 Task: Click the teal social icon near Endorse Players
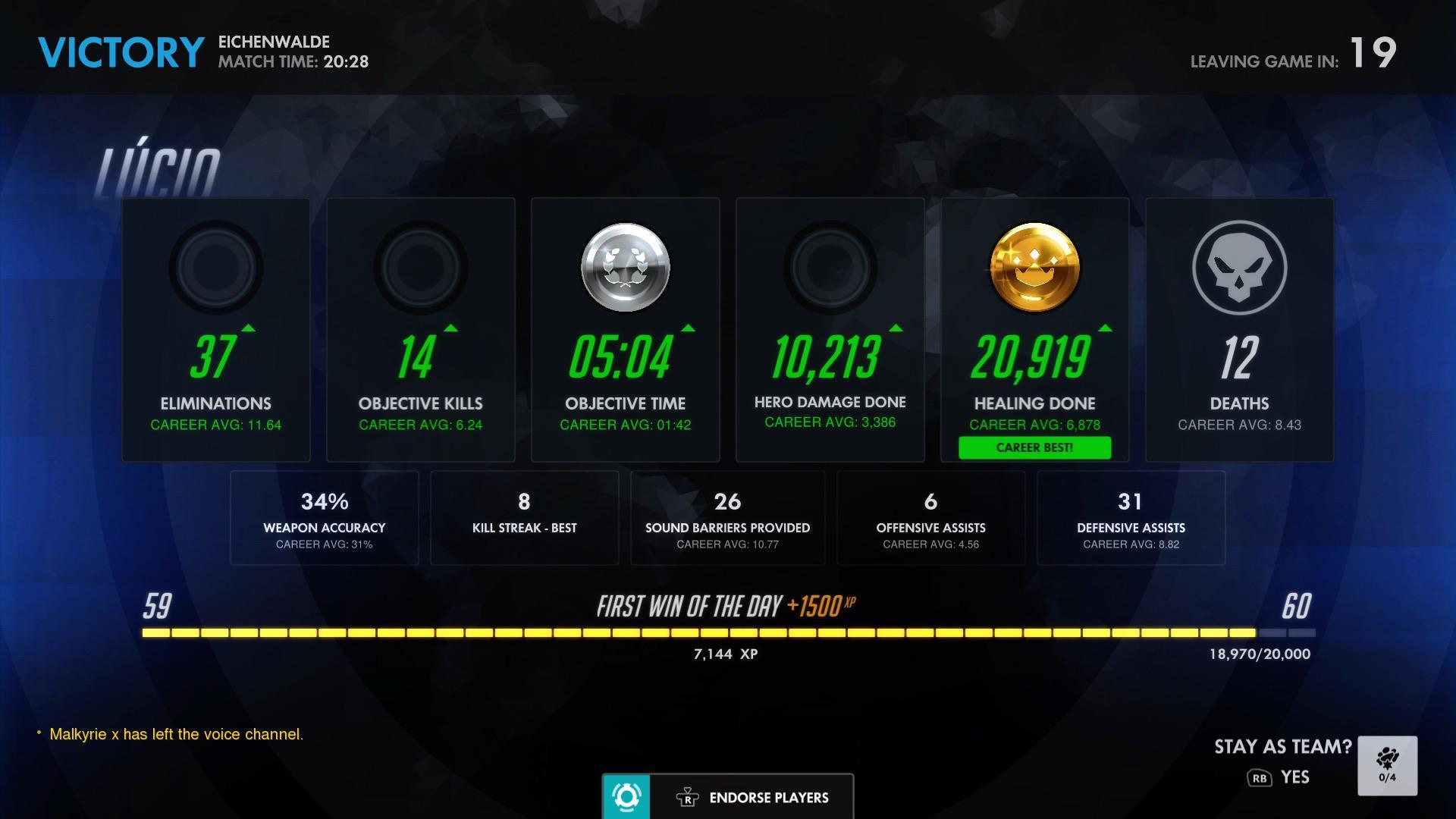point(627,797)
